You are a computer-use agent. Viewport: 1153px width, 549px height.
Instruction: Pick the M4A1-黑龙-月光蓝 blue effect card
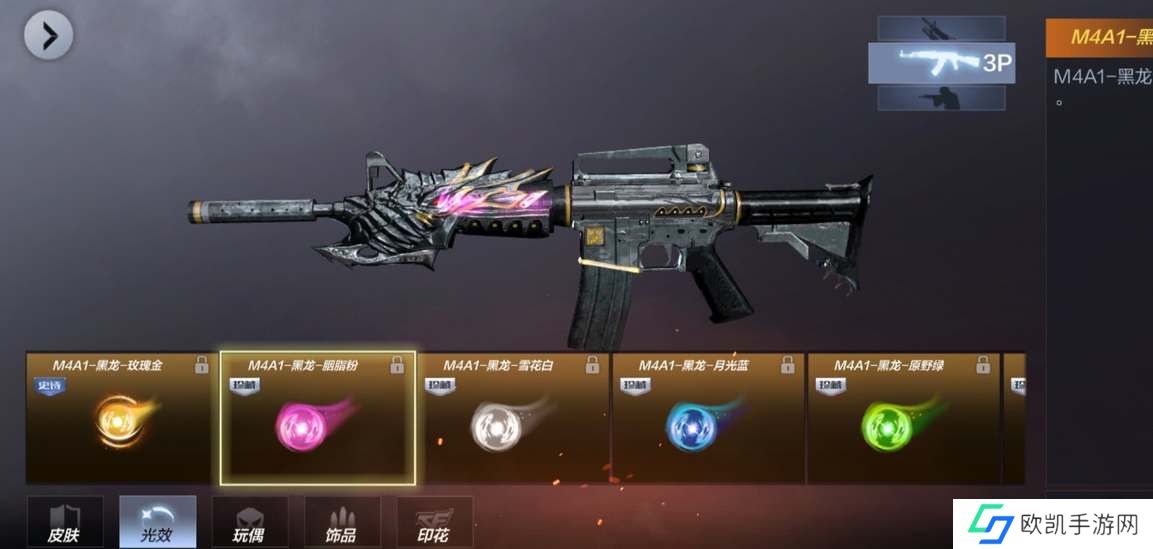tap(708, 419)
